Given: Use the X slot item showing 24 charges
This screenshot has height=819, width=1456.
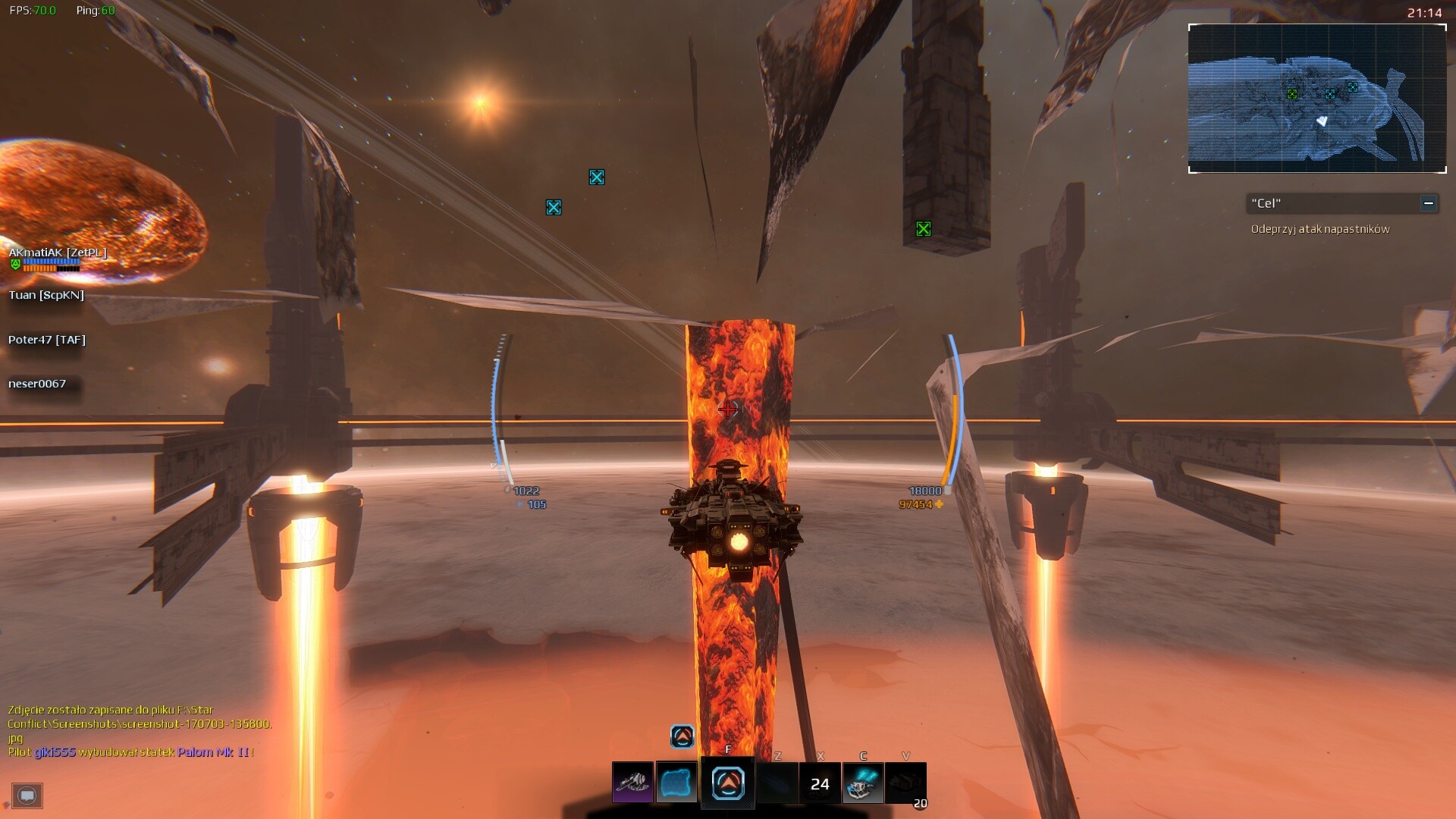Looking at the screenshot, I should pyautogui.click(x=820, y=783).
